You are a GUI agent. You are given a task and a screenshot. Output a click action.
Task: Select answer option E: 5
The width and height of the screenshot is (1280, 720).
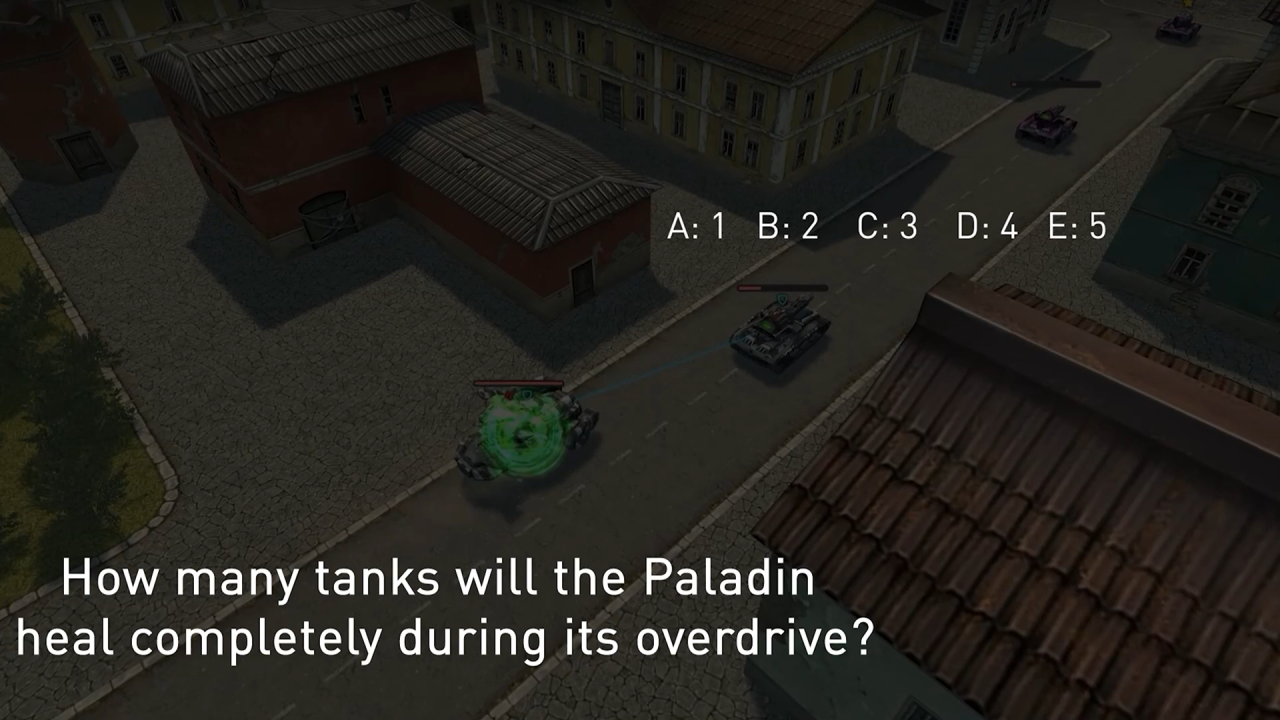tap(1077, 227)
